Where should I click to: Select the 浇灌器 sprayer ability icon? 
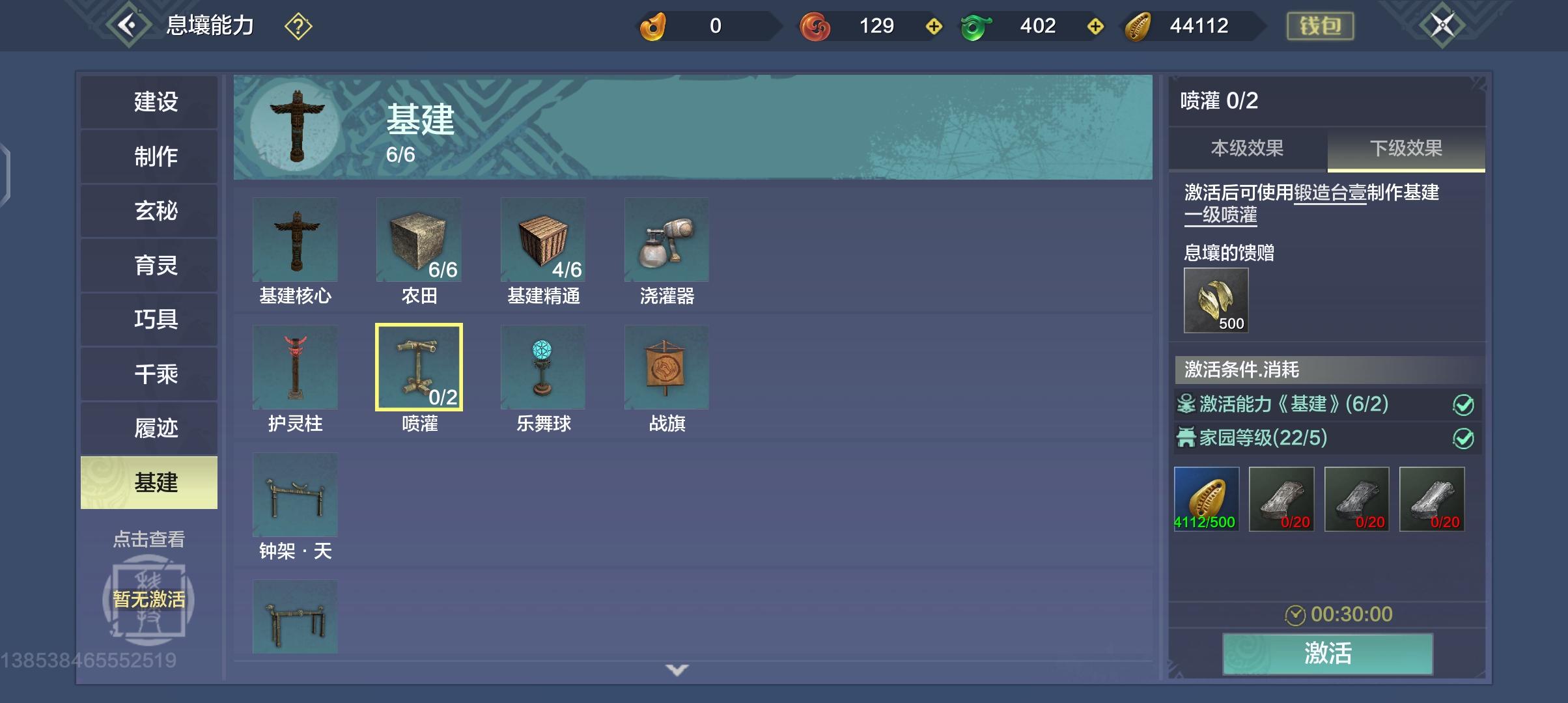pos(665,240)
